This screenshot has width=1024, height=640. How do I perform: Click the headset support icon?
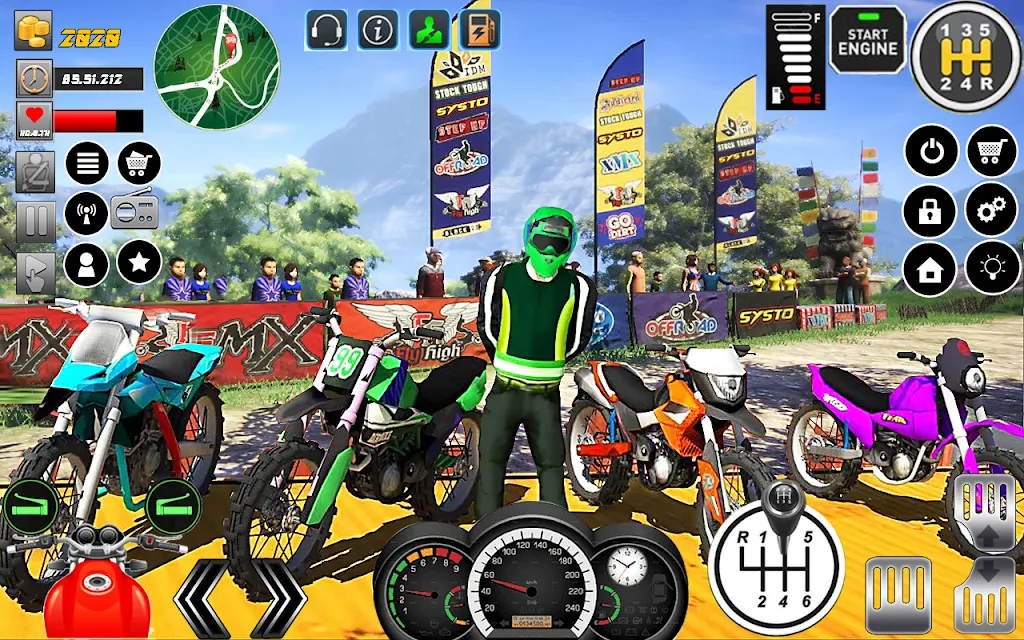(327, 30)
